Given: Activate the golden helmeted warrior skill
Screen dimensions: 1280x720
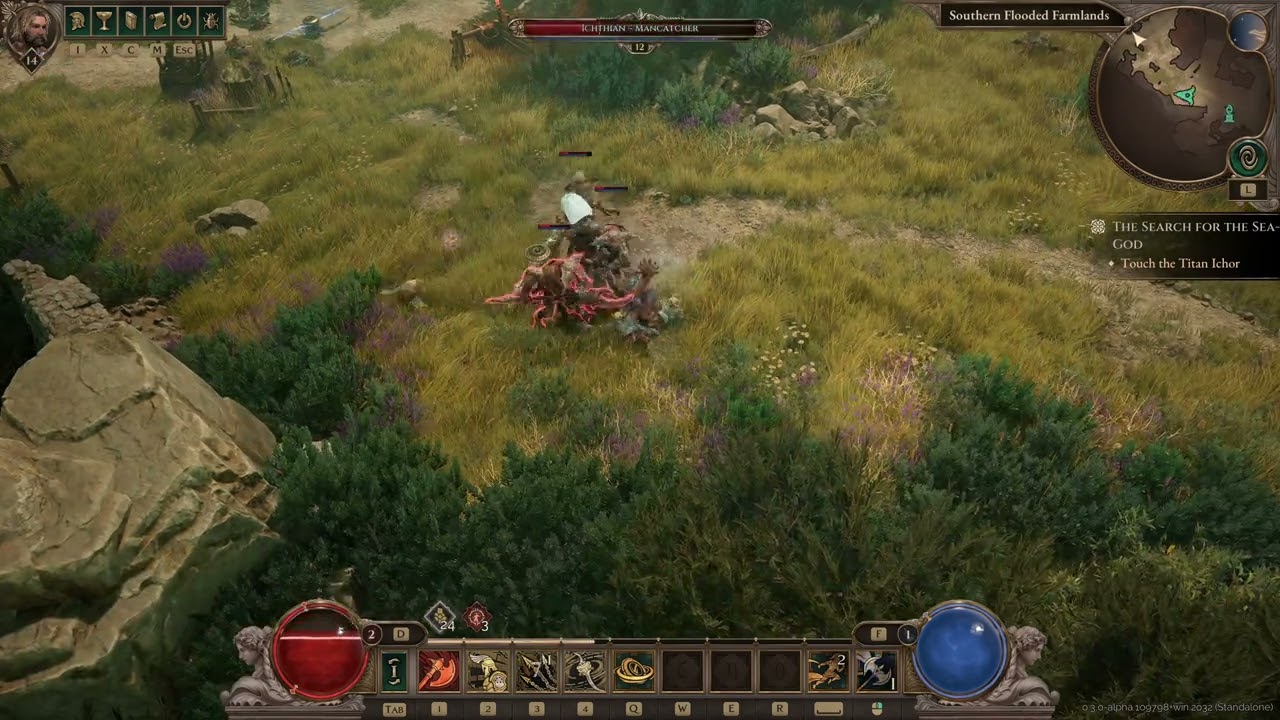Looking at the screenshot, I should coord(487,671).
